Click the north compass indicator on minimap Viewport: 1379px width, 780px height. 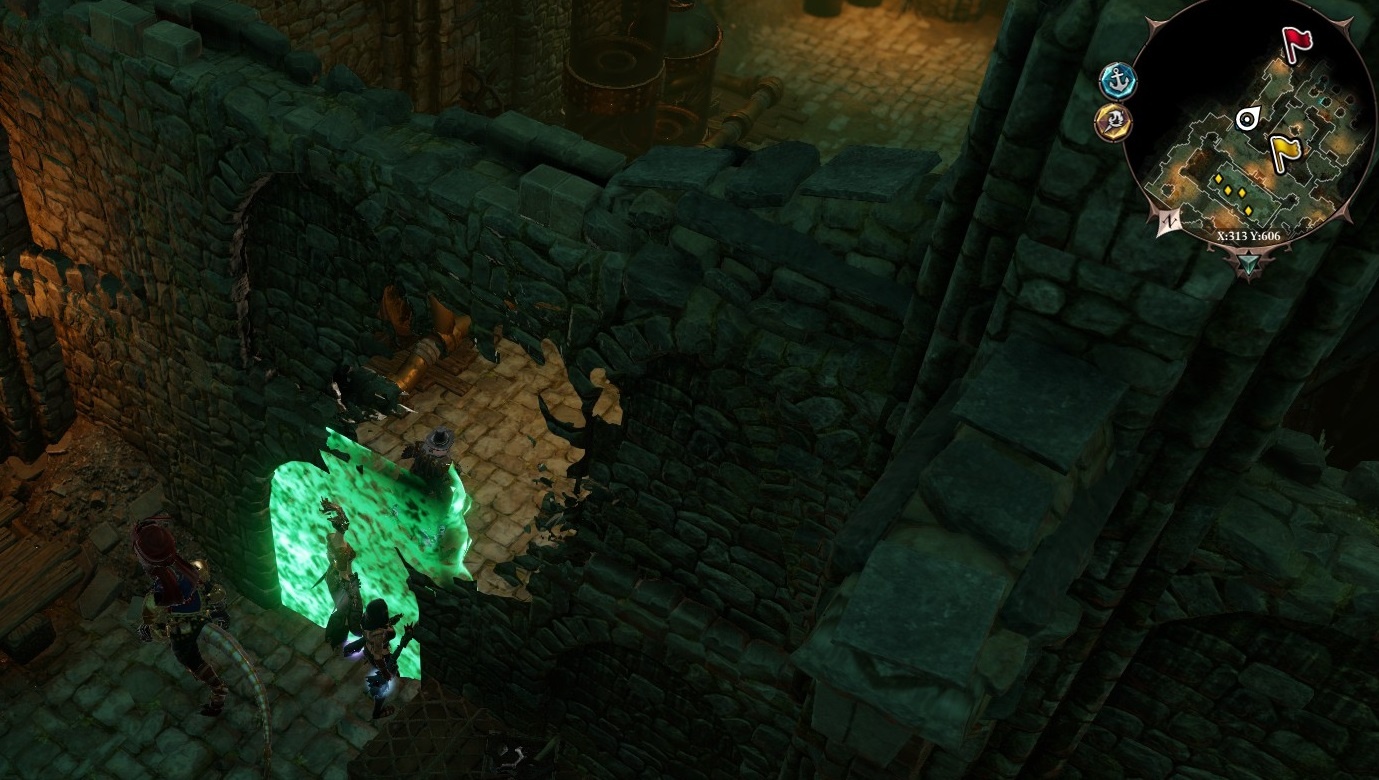[x=1167, y=223]
